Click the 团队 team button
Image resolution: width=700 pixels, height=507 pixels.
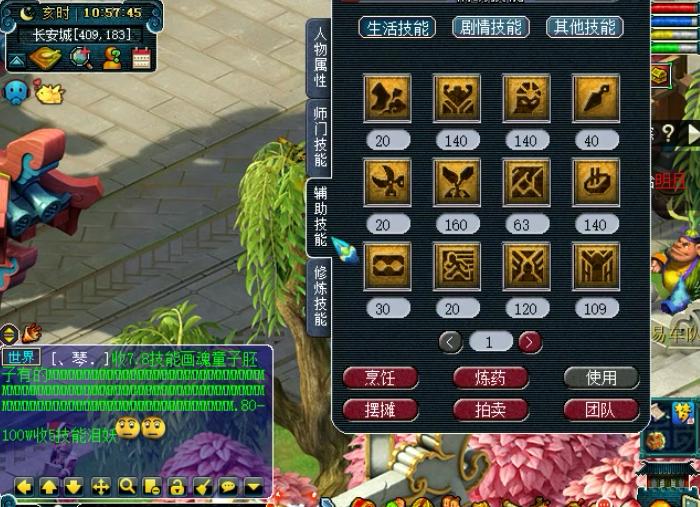pyautogui.click(x=600, y=409)
